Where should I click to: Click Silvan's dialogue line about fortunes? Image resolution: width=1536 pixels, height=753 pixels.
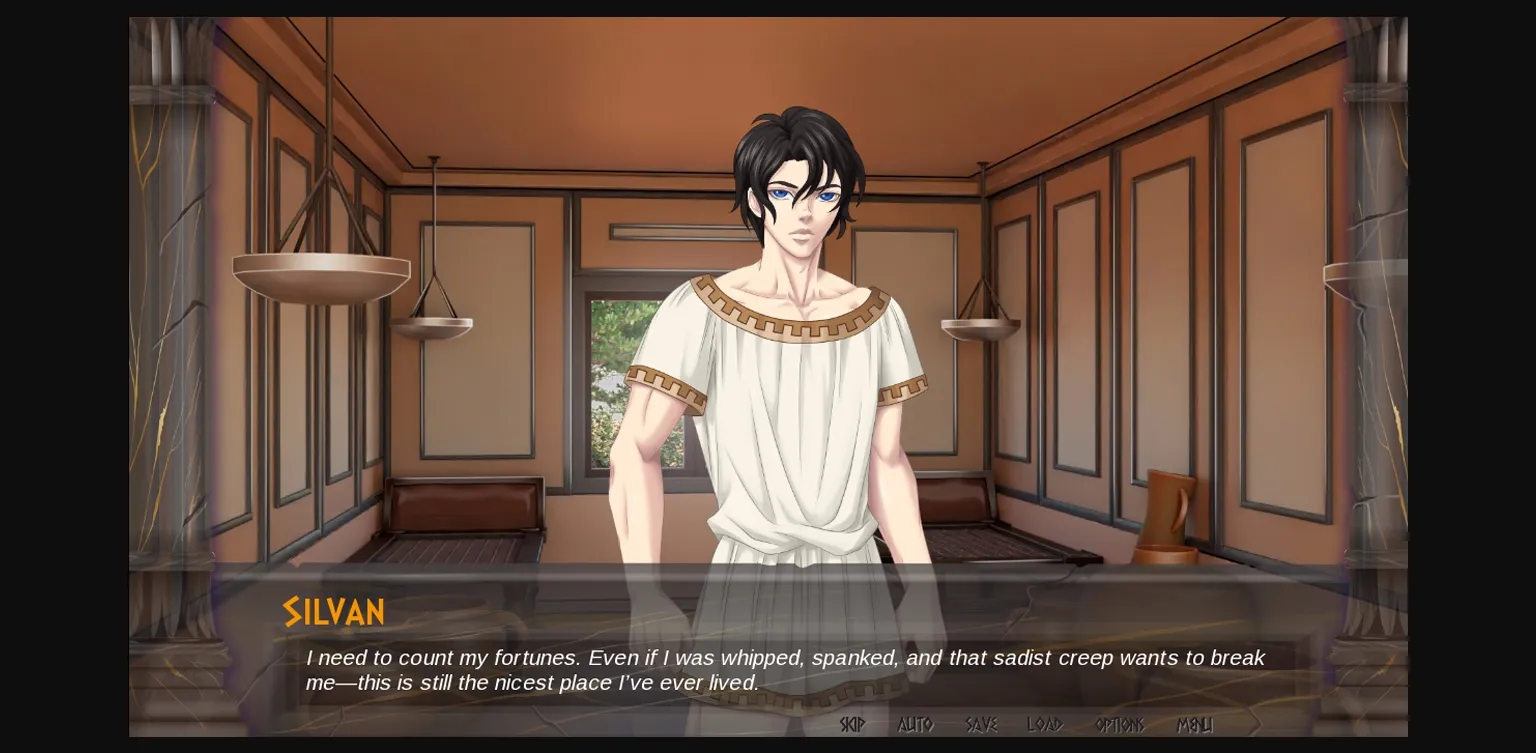pos(785,658)
